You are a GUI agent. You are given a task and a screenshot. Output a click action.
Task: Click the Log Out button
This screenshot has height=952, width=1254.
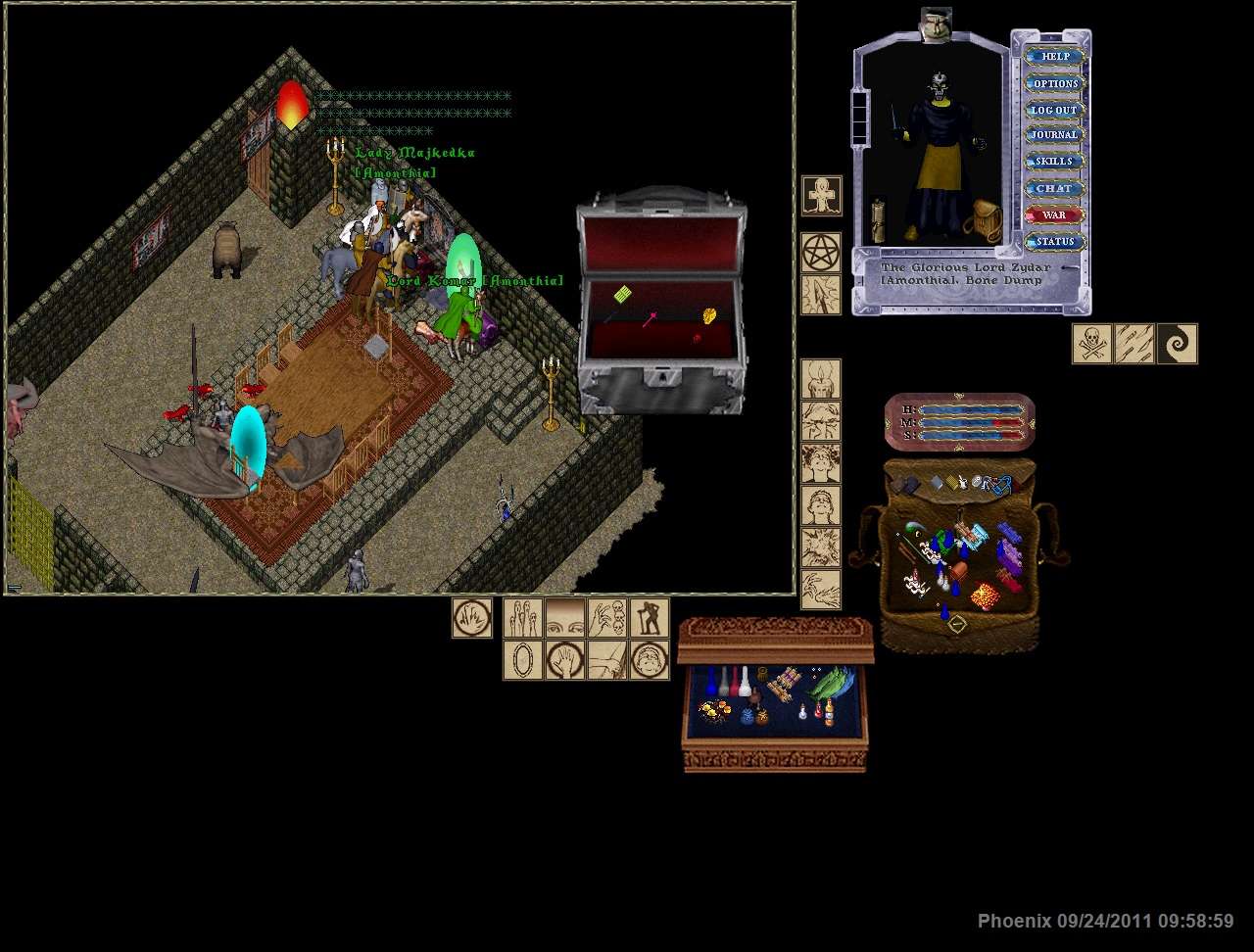pos(1054,110)
